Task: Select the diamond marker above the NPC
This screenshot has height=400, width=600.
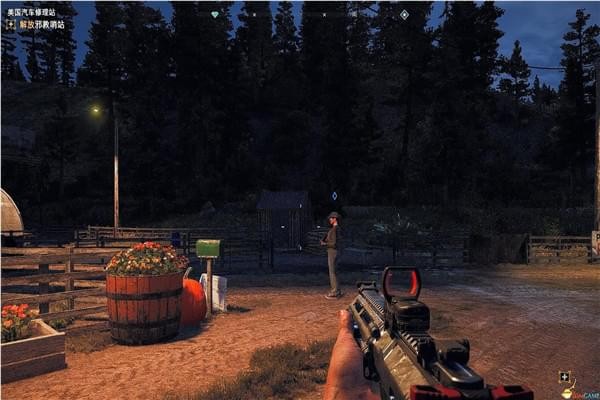Action: pyautogui.click(x=334, y=196)
